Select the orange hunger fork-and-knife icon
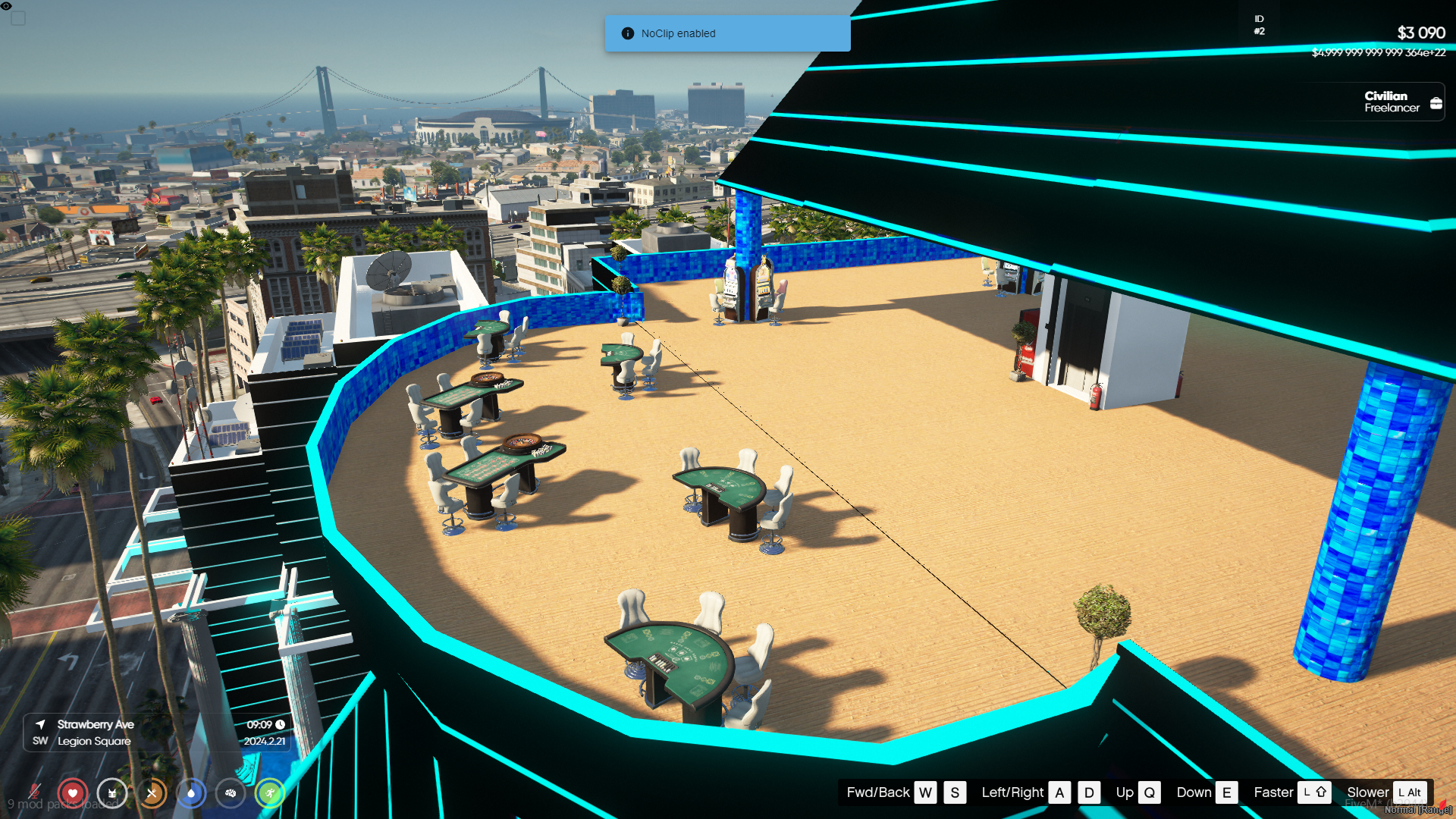 (152, 793)
